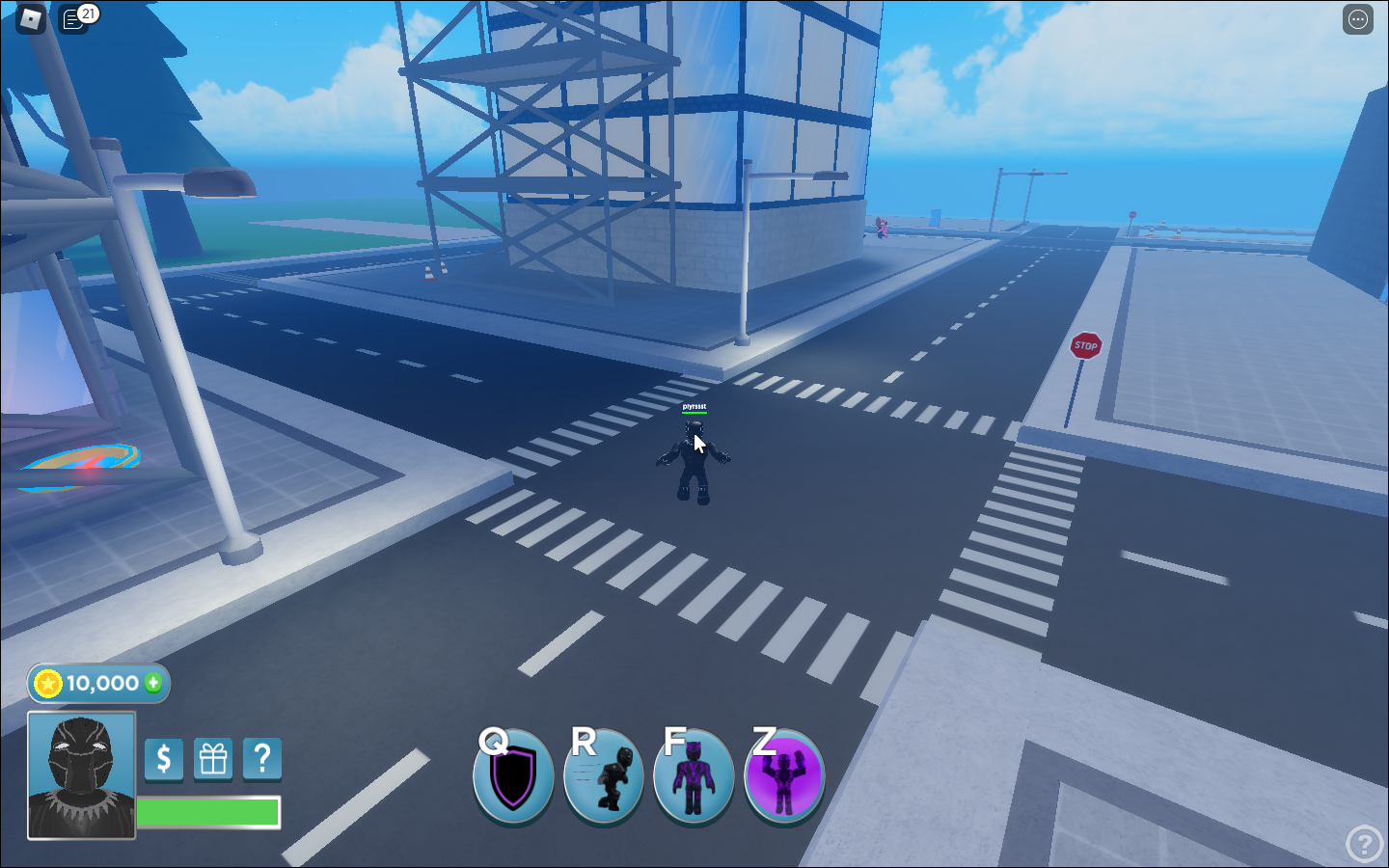Image resolution: width=1389 pixels, height=868 pixels.
Task: Open the top-right ellipsis options menu
Action: [1356, 19]
